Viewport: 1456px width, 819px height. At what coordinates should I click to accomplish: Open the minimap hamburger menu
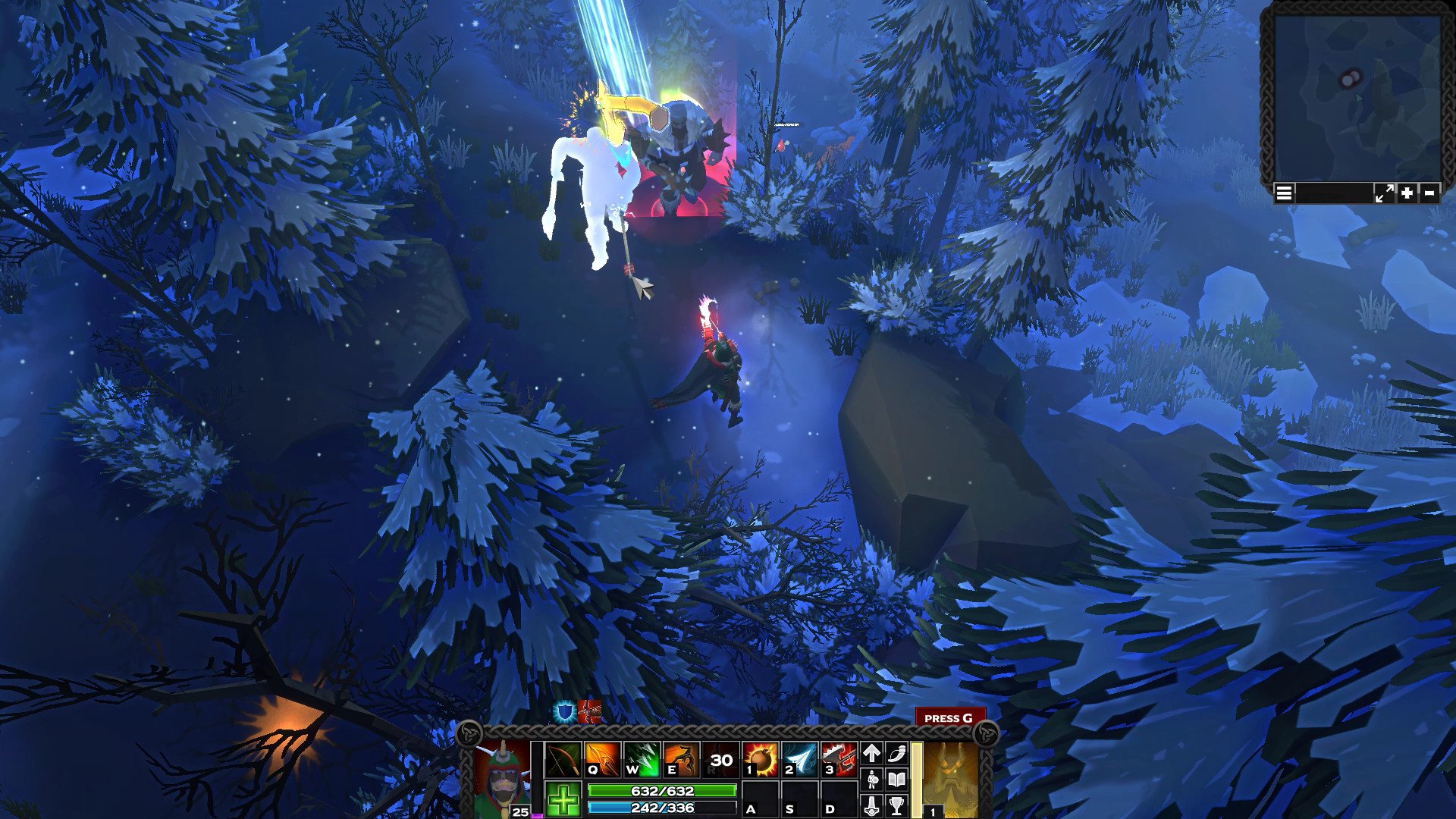pyautogui.click(x=1284, y=193)
